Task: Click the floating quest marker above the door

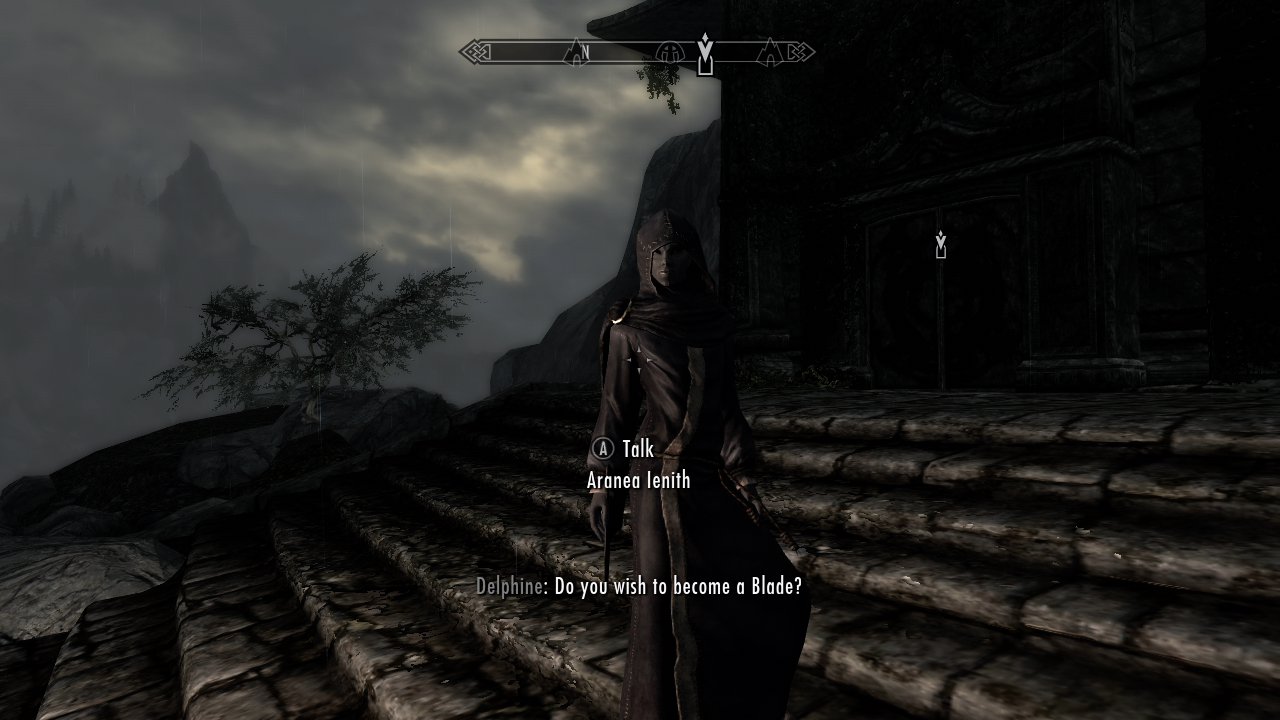Action: [x=940, y=242]
